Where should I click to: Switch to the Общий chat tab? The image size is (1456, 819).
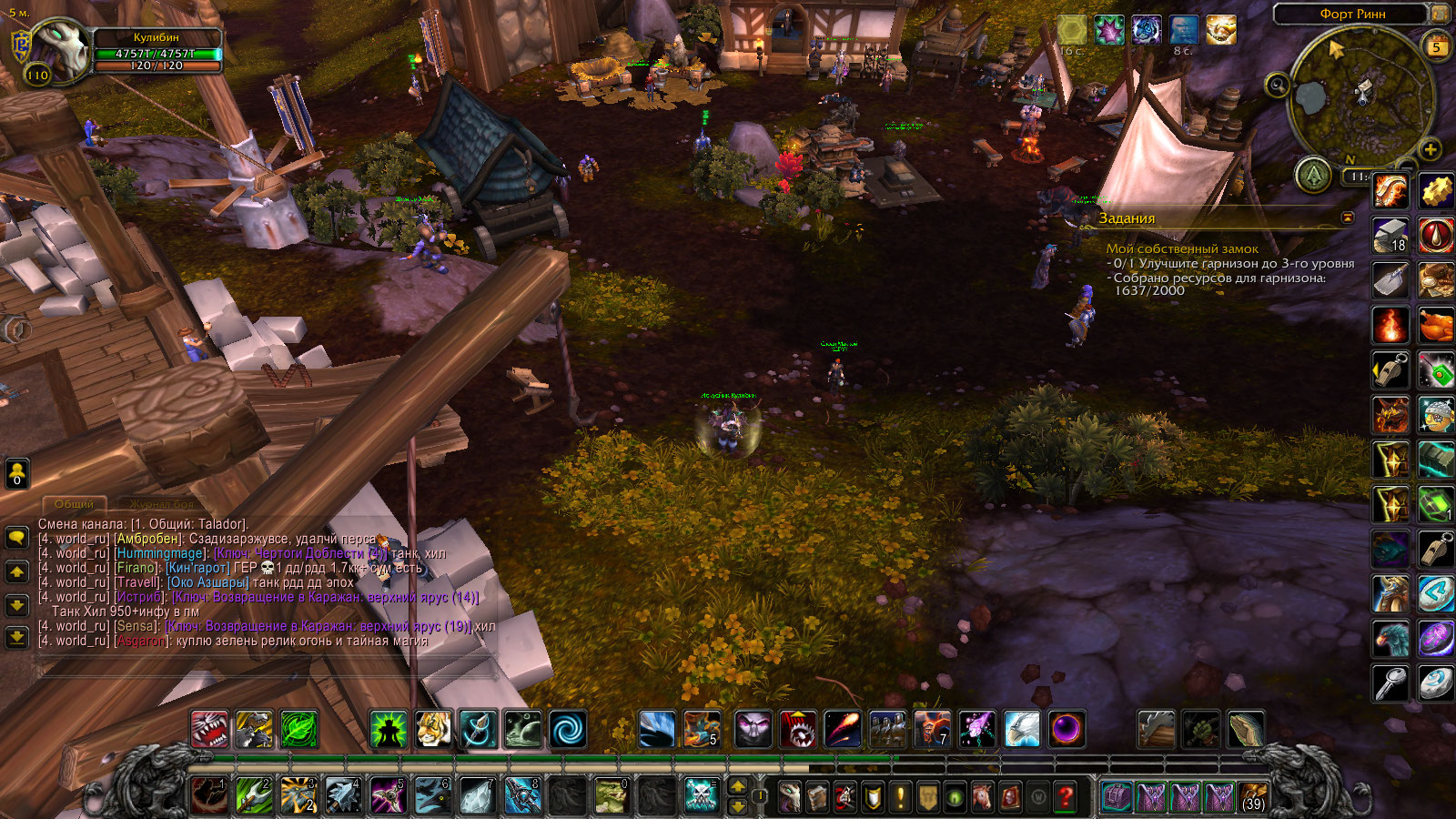74,504
